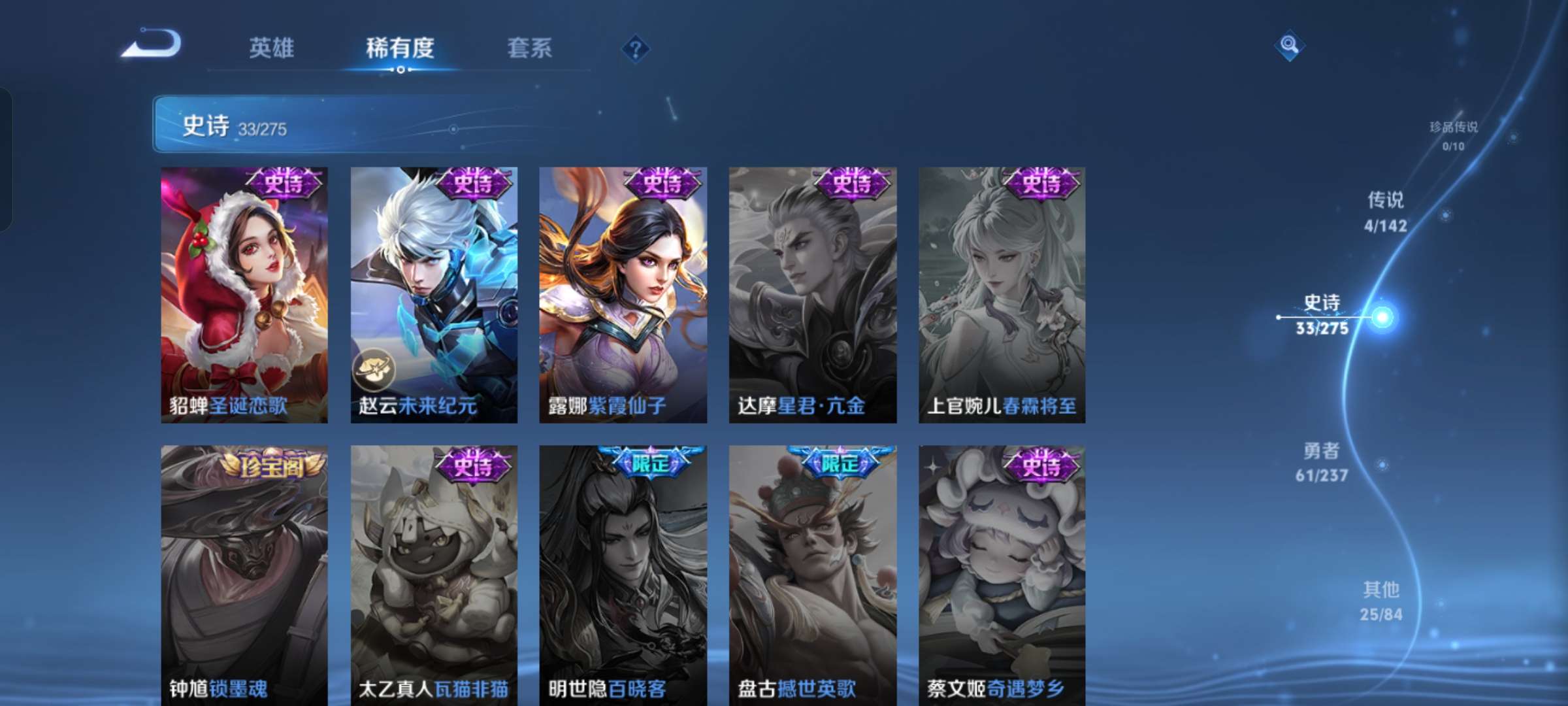This screenshot has width=1568, height=706.
Task: Click the 史诗 badge on 貂蝉's skin card
Action: [x=284, y=184]
